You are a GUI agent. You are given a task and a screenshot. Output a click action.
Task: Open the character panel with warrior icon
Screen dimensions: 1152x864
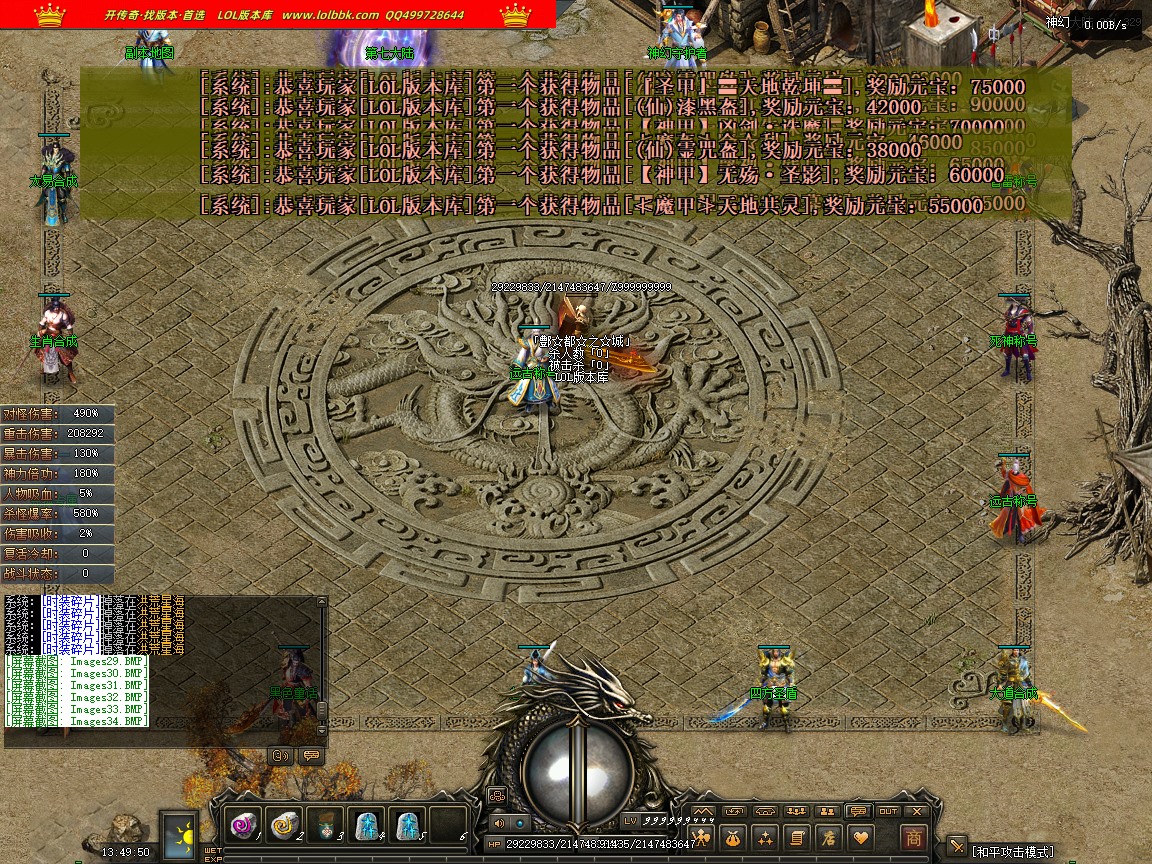click(702, 837)
